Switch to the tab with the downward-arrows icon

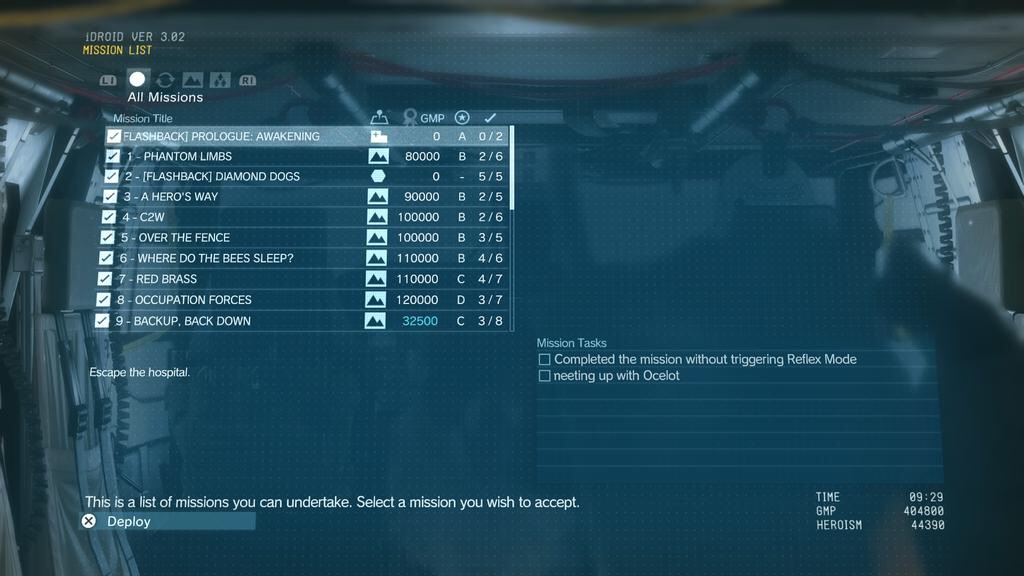point(220,80)
